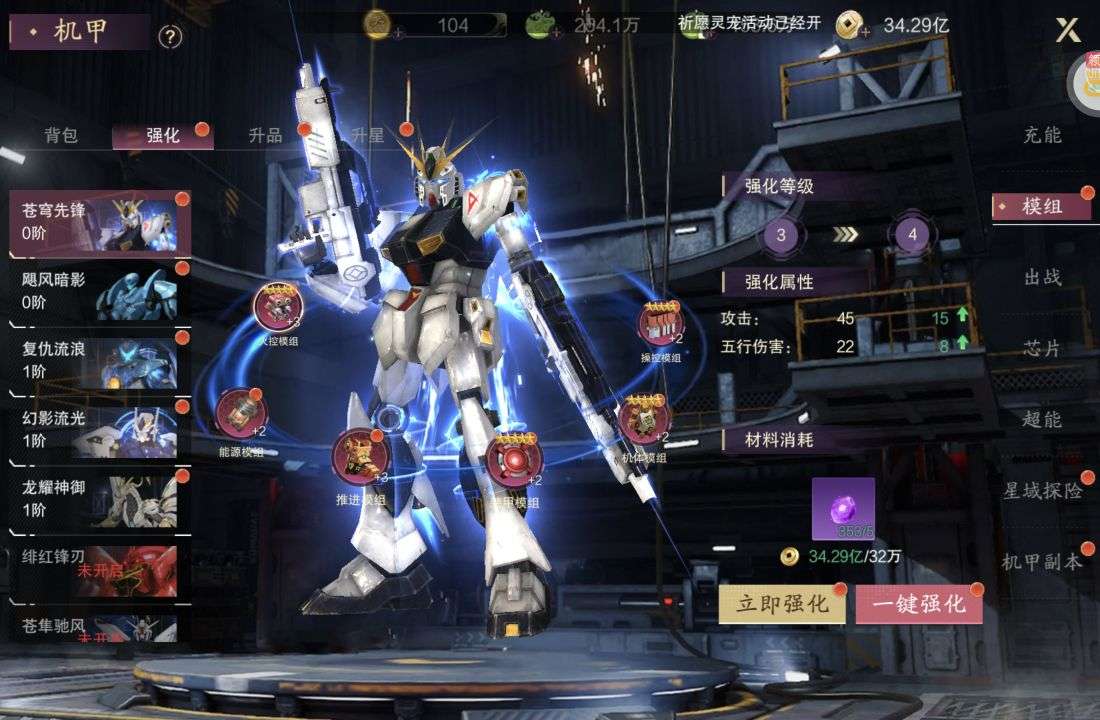Click the locked 绯红锋刃 mecha

[98, 566]
